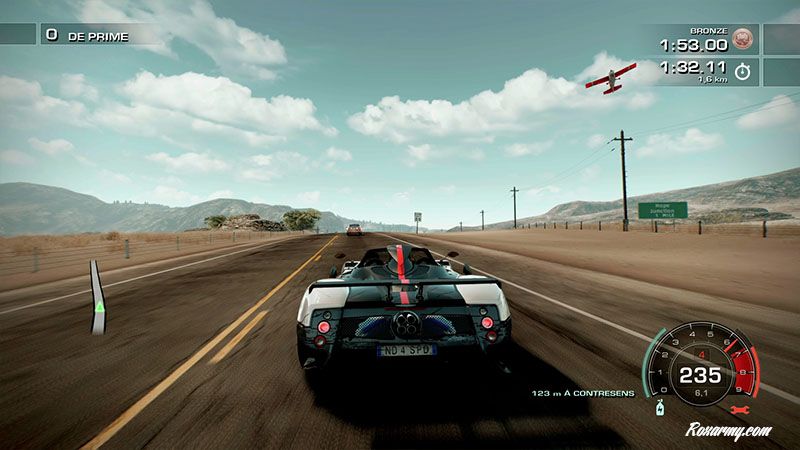
Task: Click the red wrench damage icon
Action: point(741,410)
